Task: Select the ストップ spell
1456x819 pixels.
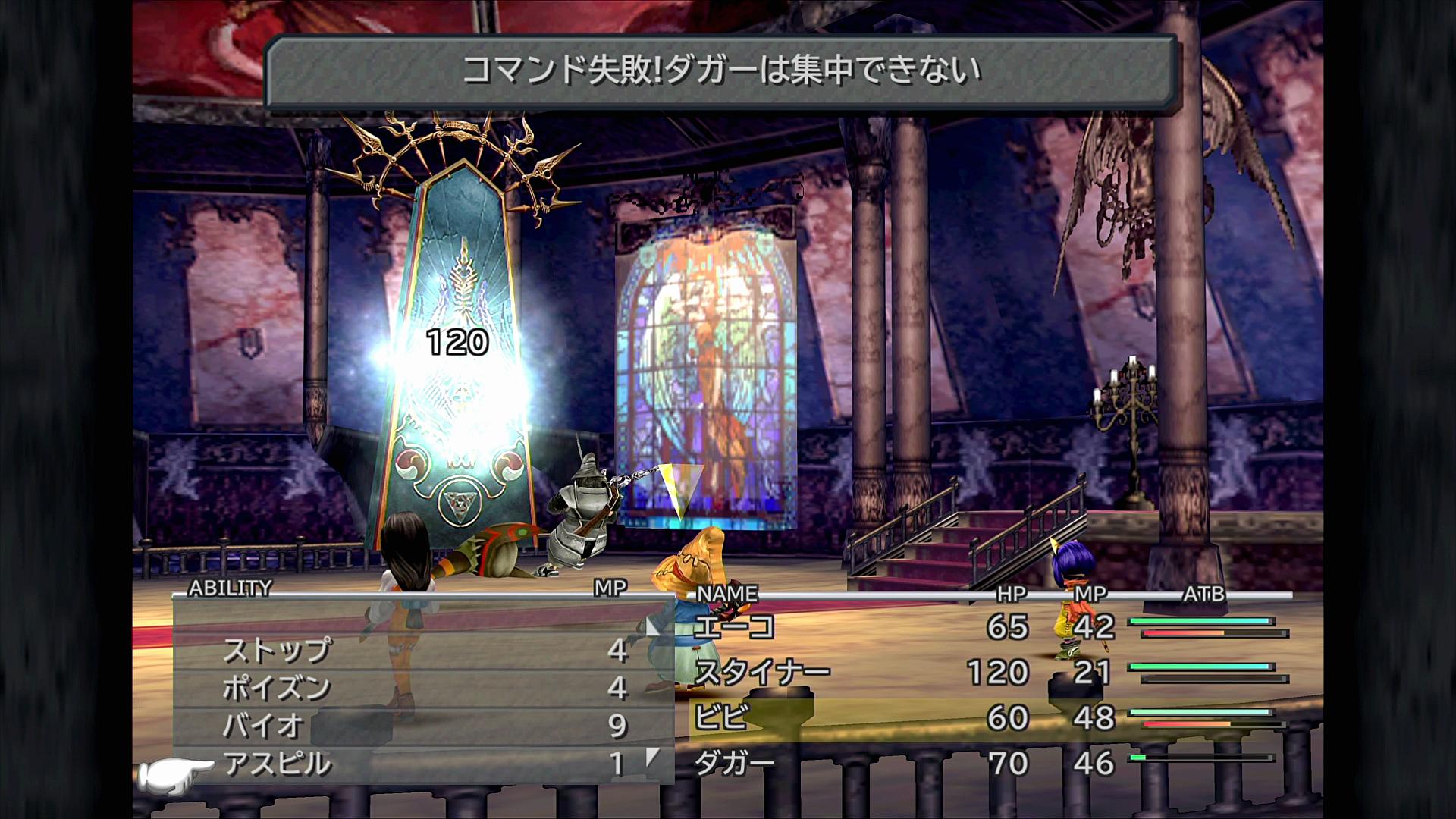Action: [278, 650]
